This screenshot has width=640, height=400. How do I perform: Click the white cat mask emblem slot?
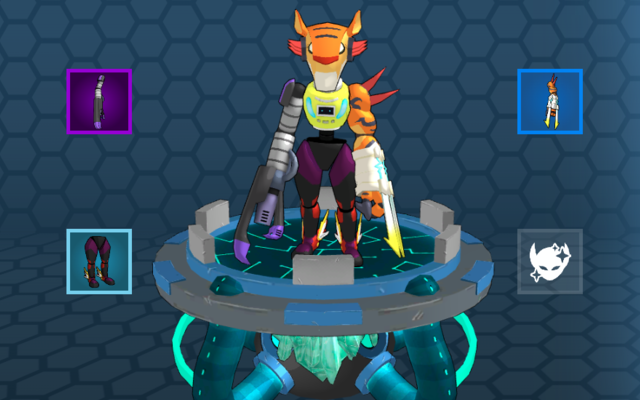click(x=549, y=261)
